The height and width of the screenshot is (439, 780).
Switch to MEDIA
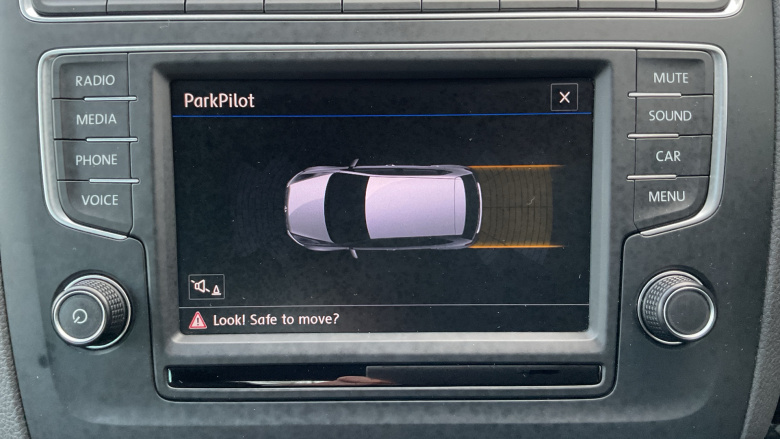pos(96,119)
